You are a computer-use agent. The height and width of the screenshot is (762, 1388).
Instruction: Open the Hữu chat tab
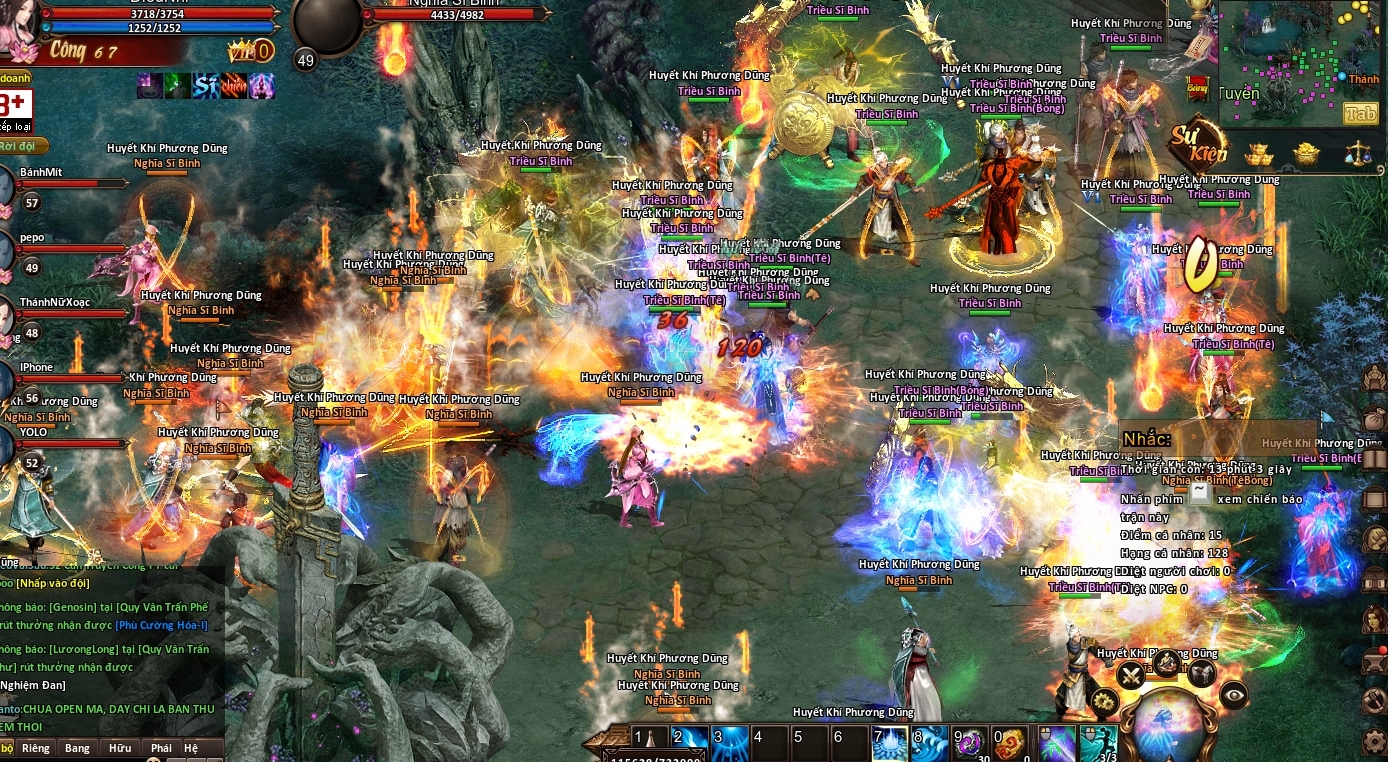tap(120, 748)
